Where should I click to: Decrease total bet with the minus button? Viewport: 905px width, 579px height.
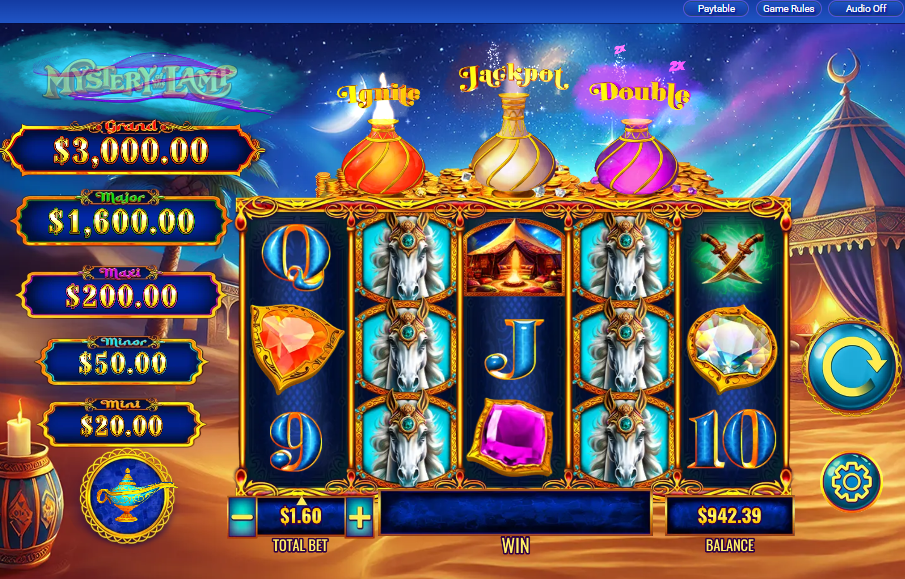click(x=242, y=517)
